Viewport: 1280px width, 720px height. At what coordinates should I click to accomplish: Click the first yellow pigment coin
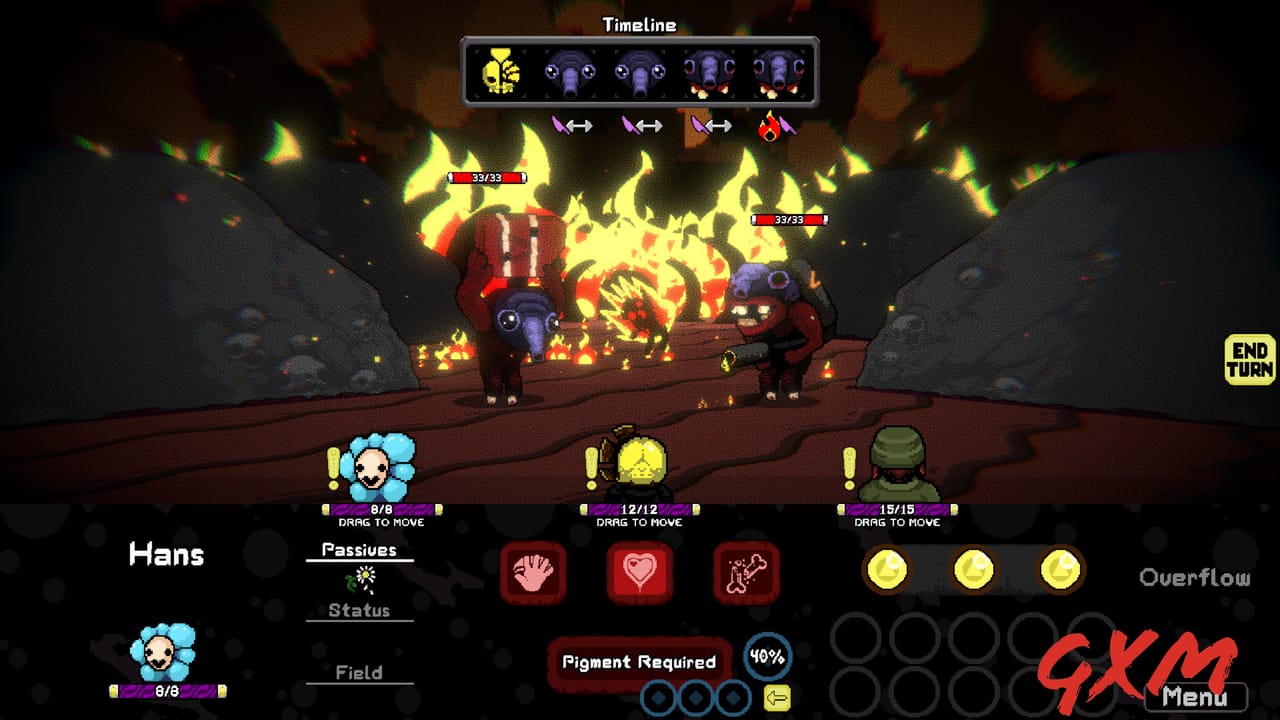pos(886,570)
